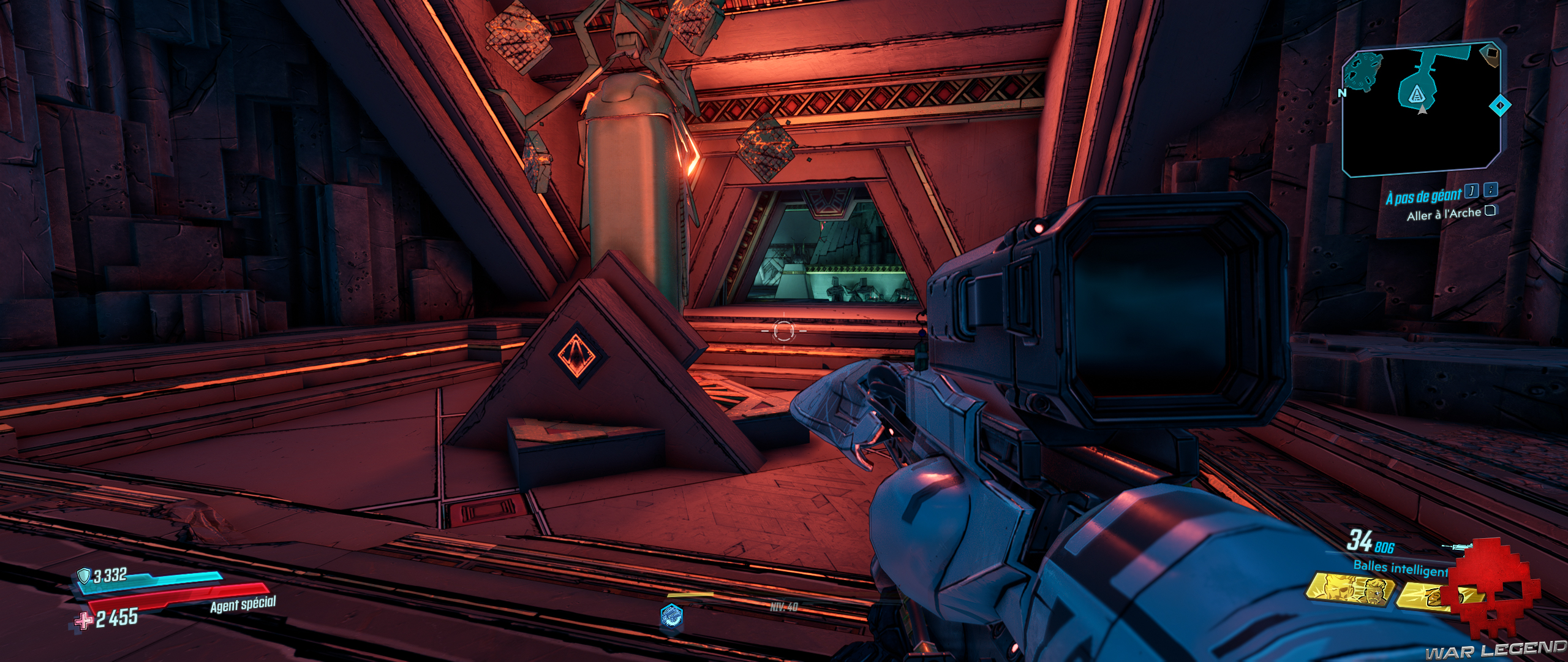The height and width of the screenshot is (662, 1568).
Task: Click the player arrow inside the minimap
Action: (1422, 110)
